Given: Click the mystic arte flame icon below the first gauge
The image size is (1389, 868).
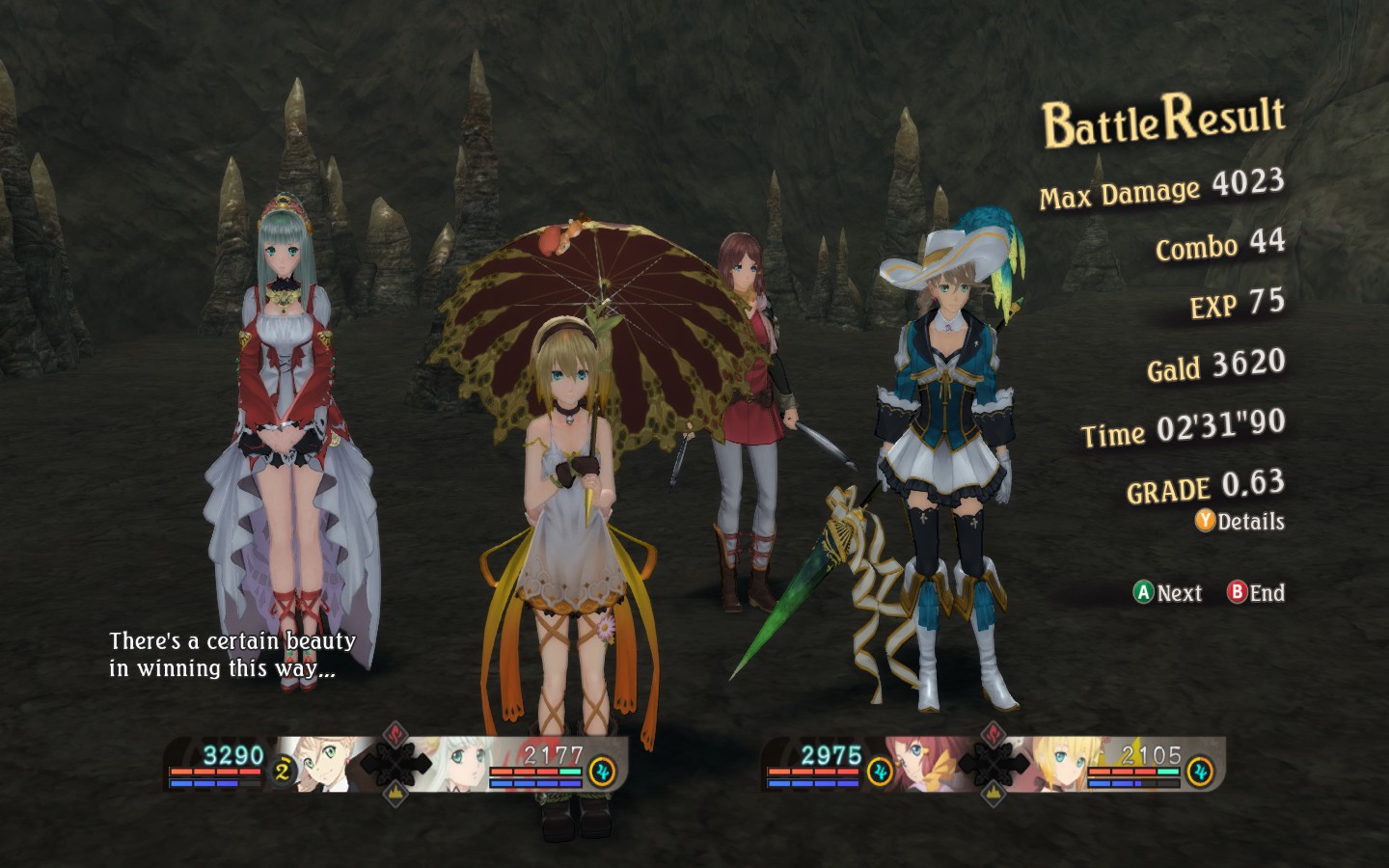Looking at the screenshot, I should [394, 795].
